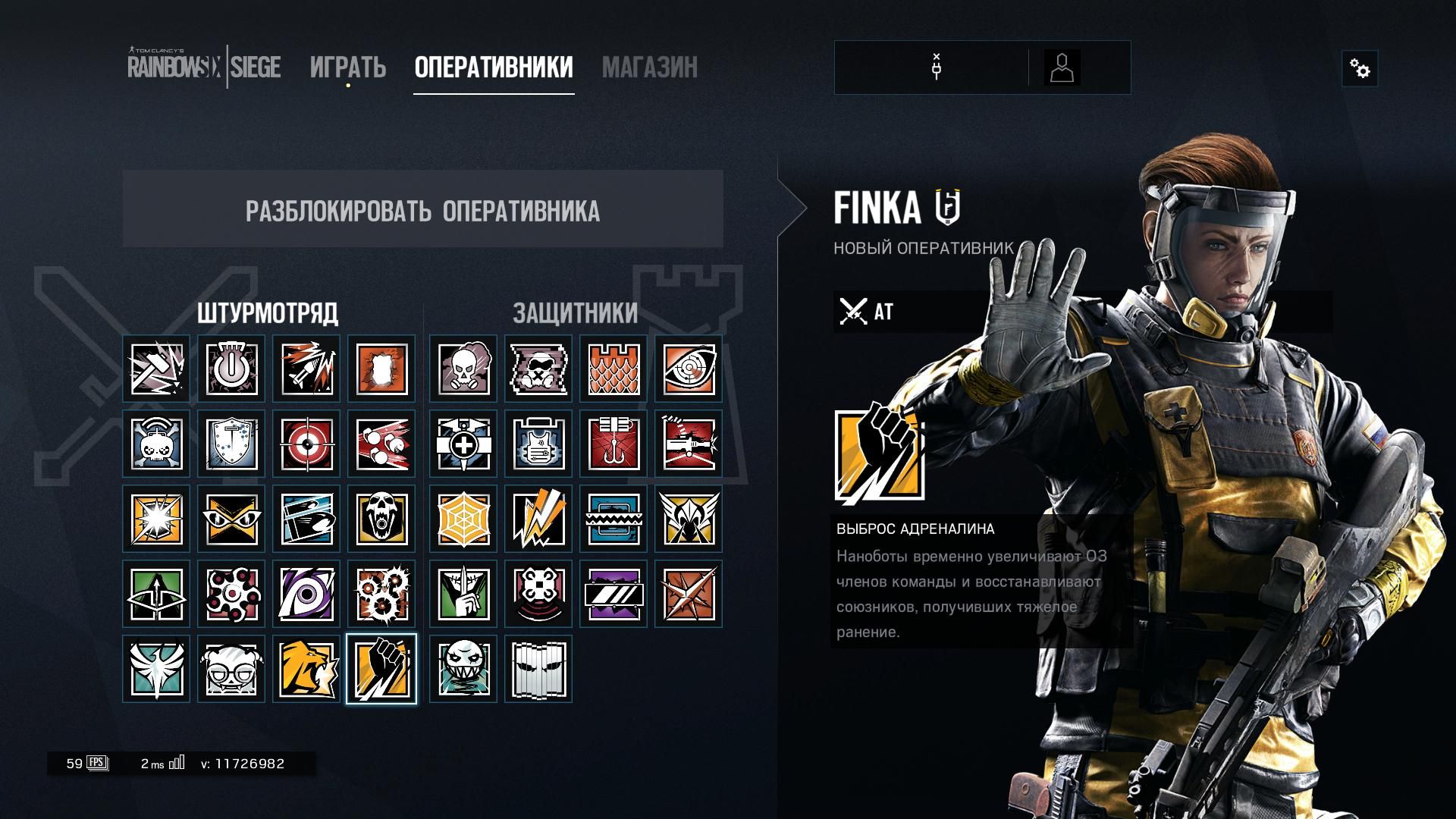The image size is (1456, 819).
Task: Select Caveira's dagger and silence icon
Action: point(463,594)
